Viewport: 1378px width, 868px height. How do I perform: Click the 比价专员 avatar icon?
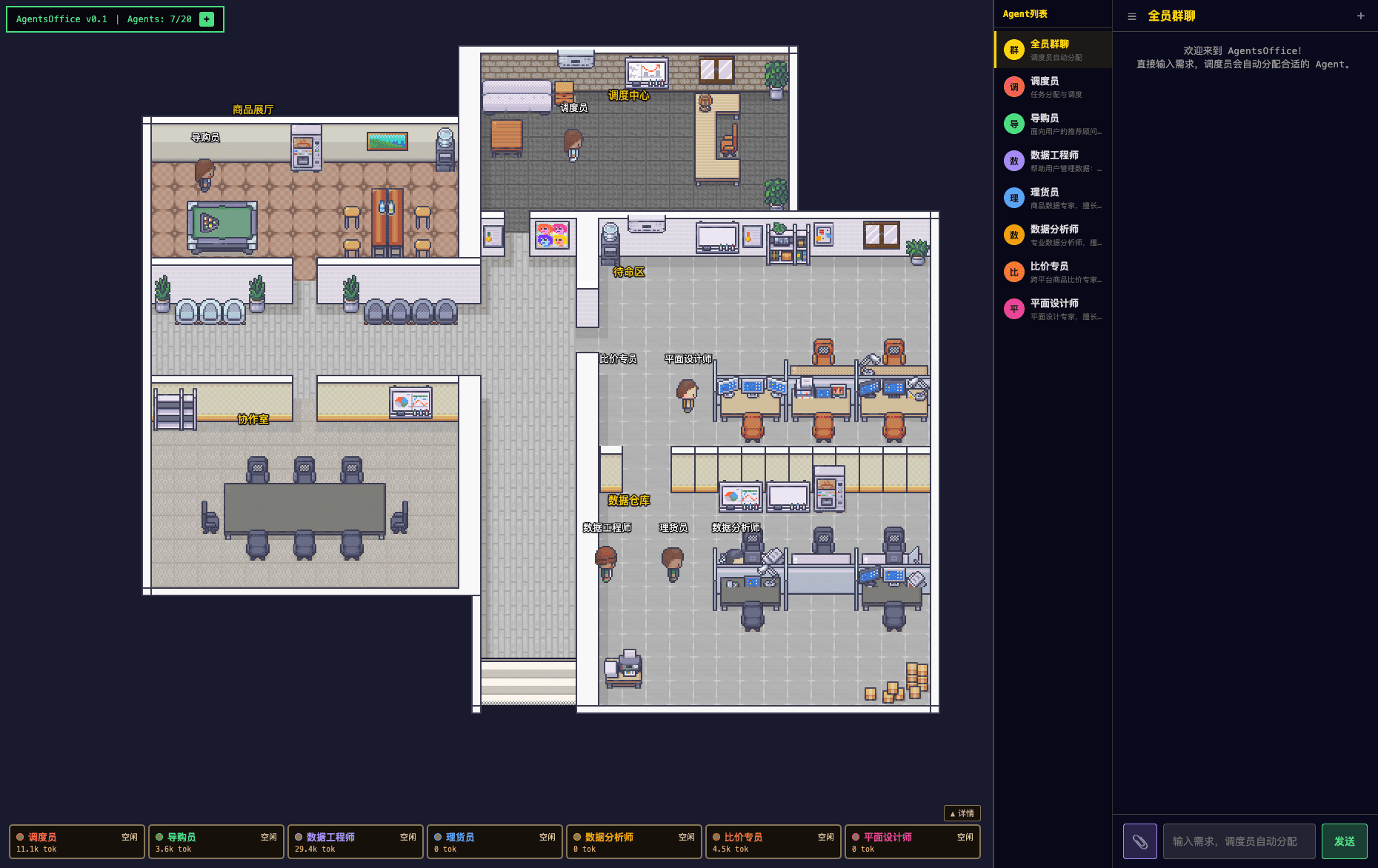(x=1013, y=272)
